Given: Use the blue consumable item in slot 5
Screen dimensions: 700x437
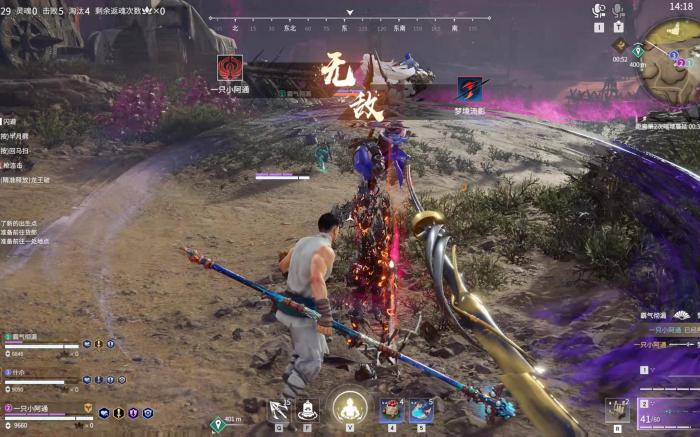Looking at the screenshot, I should 421,409.
